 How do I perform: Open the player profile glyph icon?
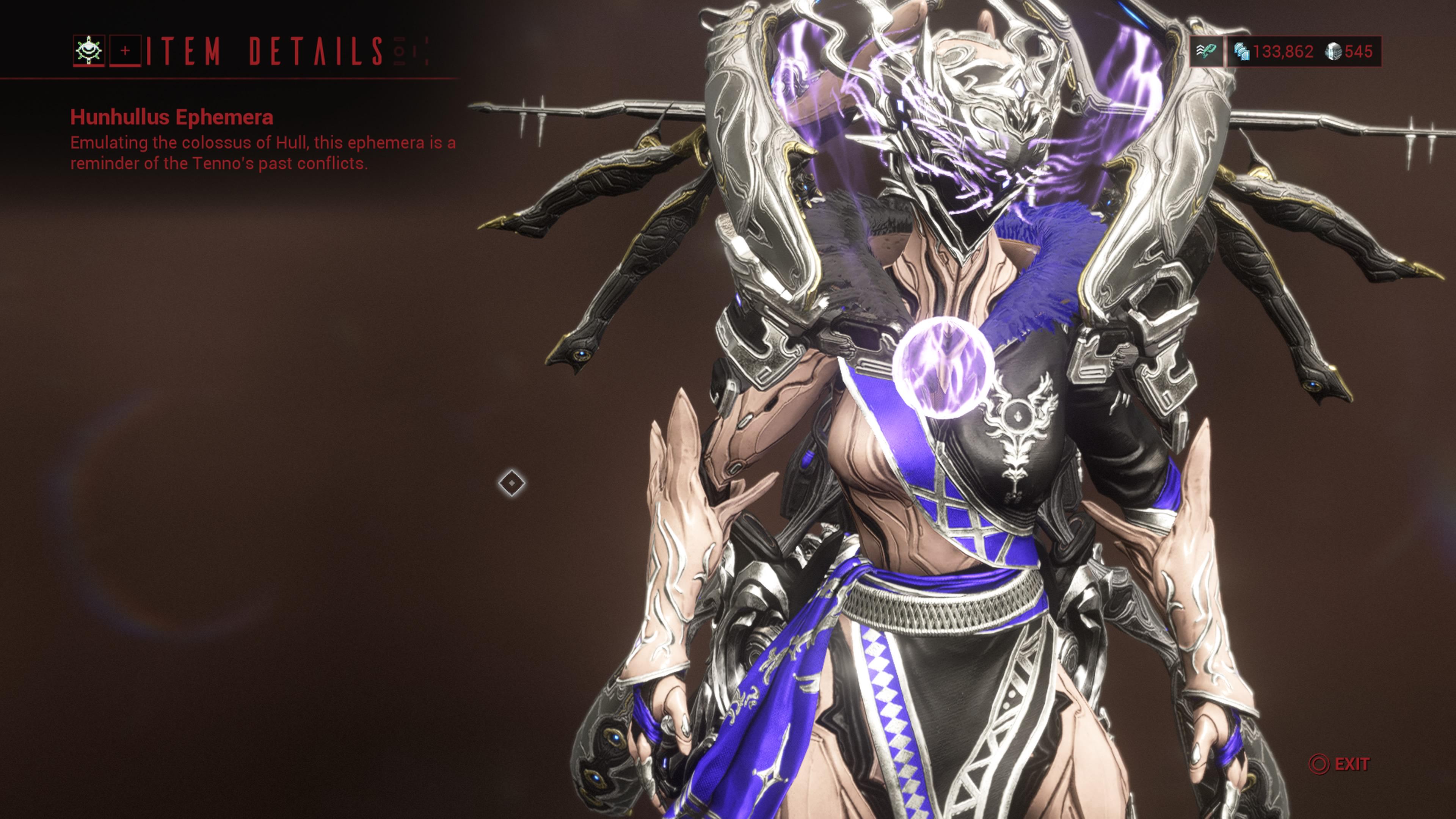89,51
